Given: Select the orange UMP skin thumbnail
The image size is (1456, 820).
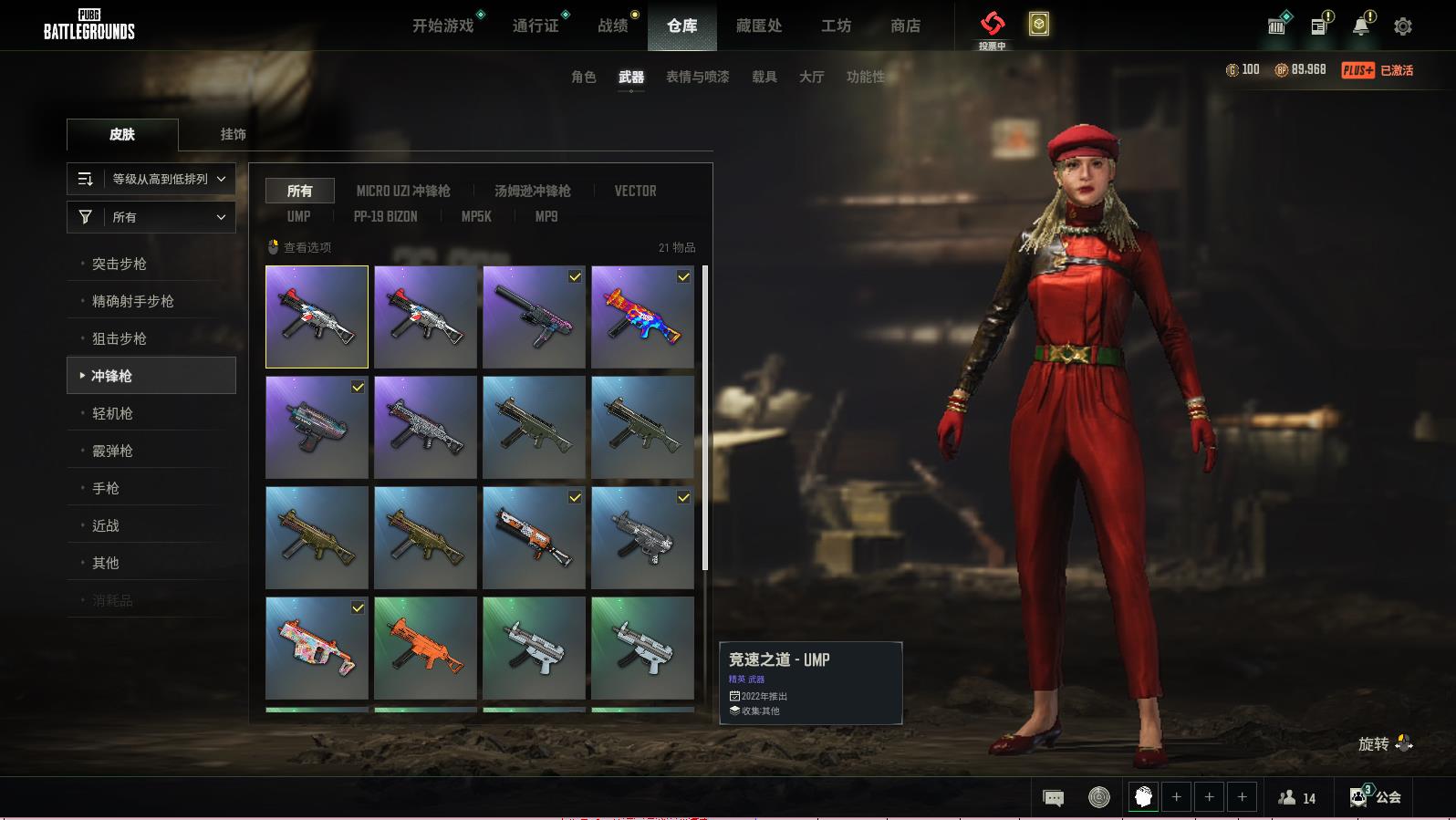Looking at the screenshot, I should coord(425,648).
